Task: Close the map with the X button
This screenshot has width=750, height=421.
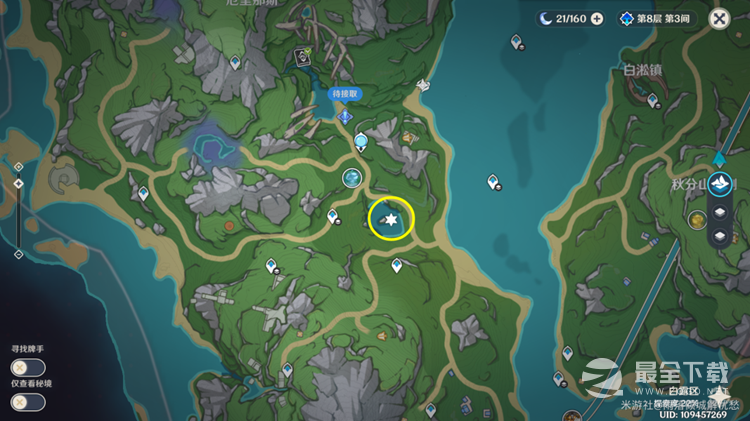Action: [x=718, y=18]
